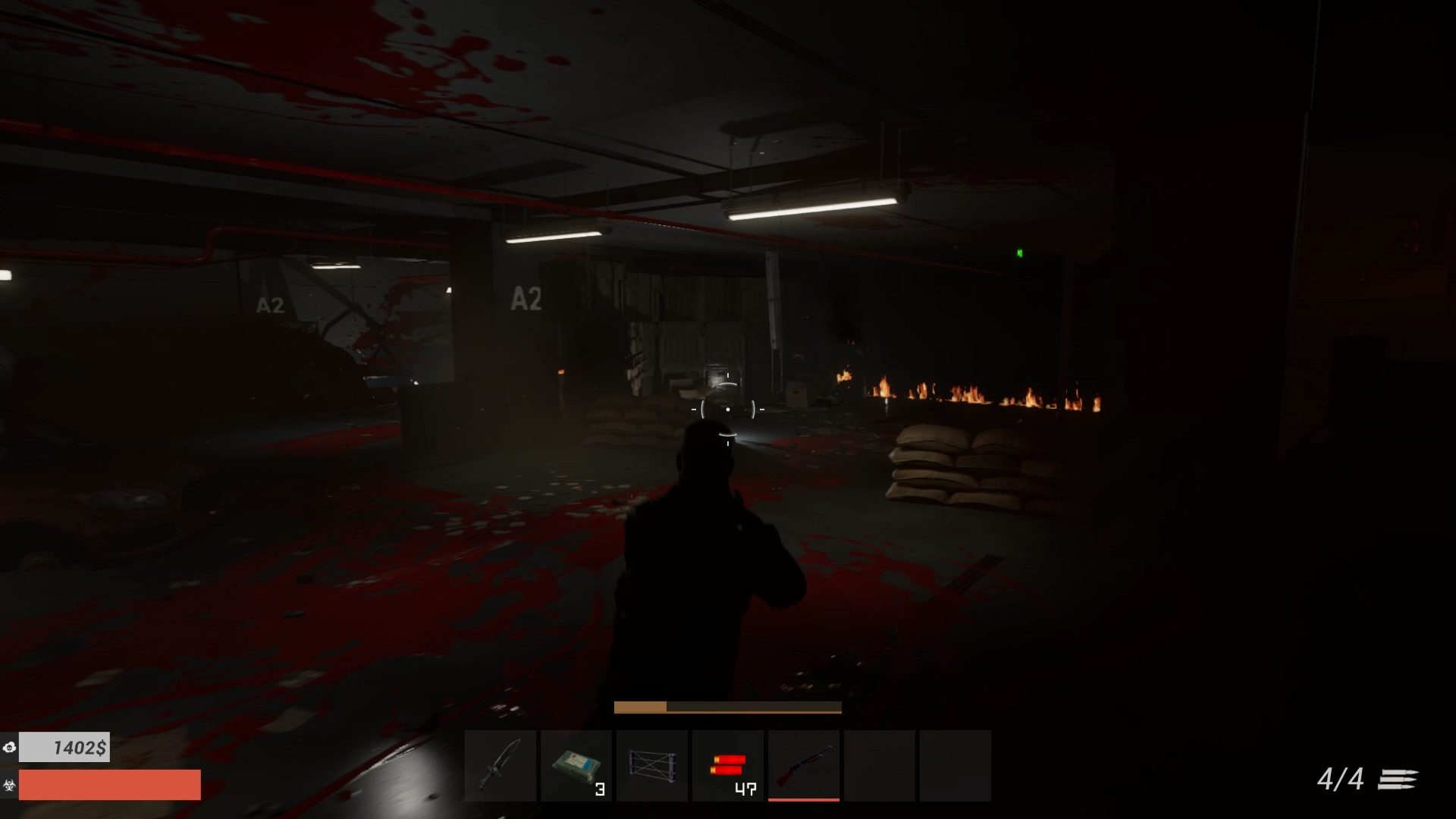
Task: Click the zombie head icon beside the money counter
Action: click(x=11, y=747)
